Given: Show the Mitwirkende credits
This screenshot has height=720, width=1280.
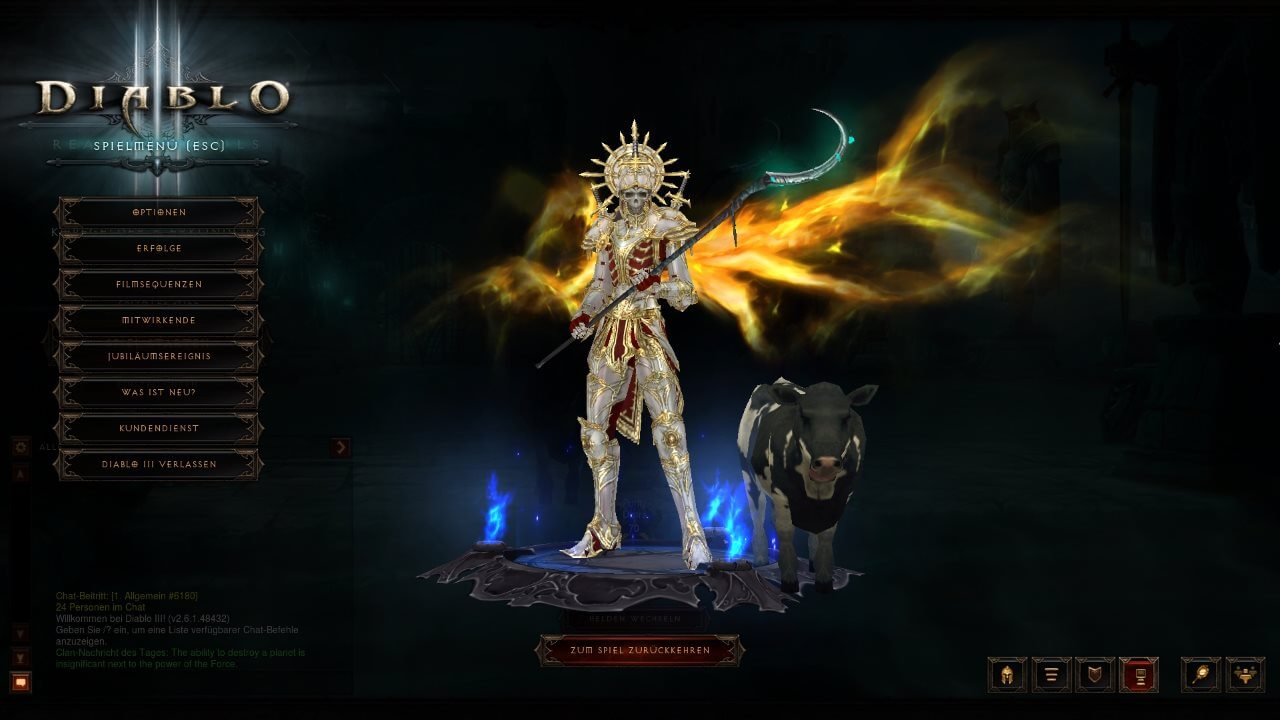Looking at the screenshot, I should pyautogui.click(x=159, y=320).
